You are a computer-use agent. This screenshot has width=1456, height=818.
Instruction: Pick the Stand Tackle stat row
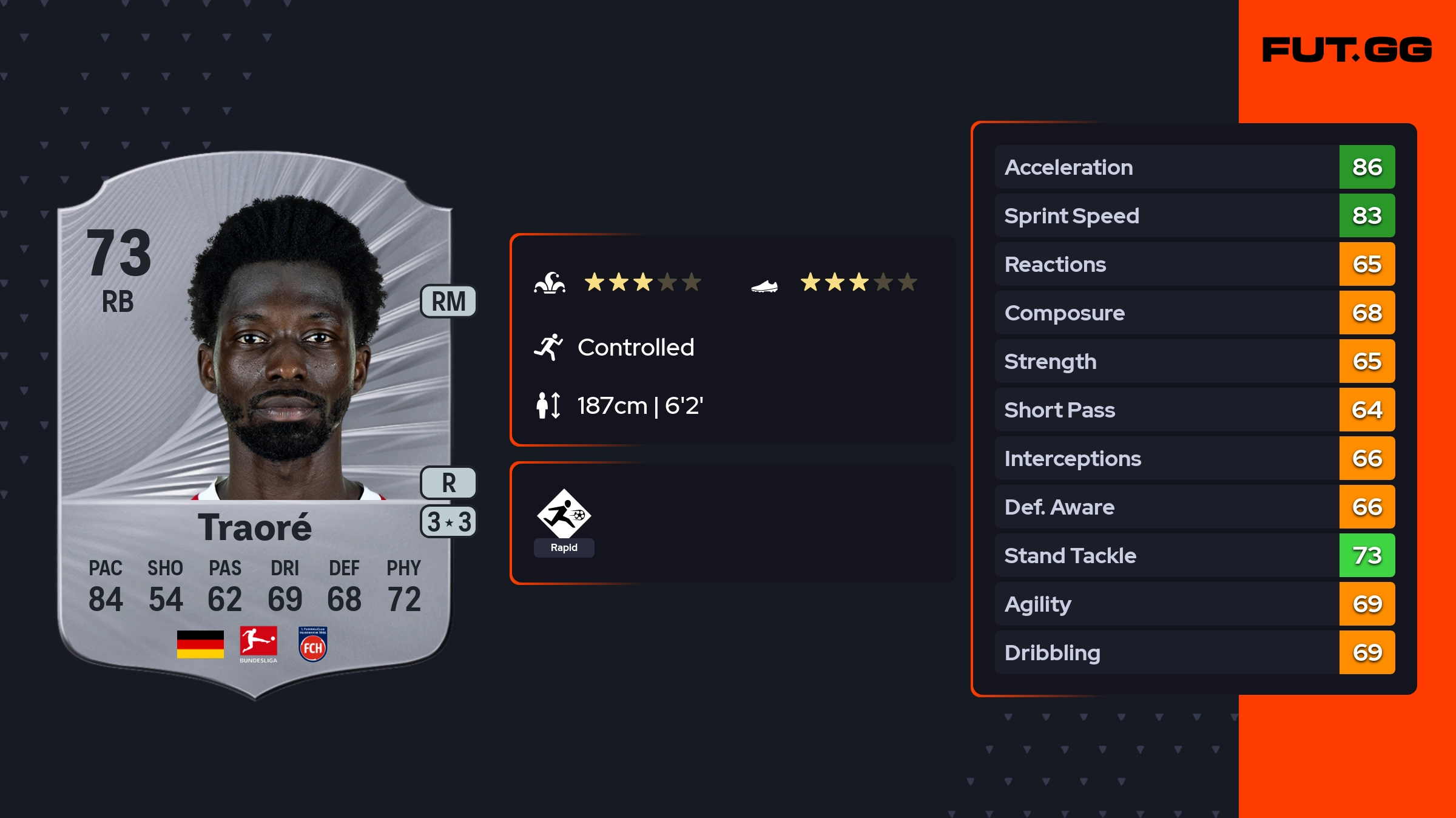[x=1194, y=555]
